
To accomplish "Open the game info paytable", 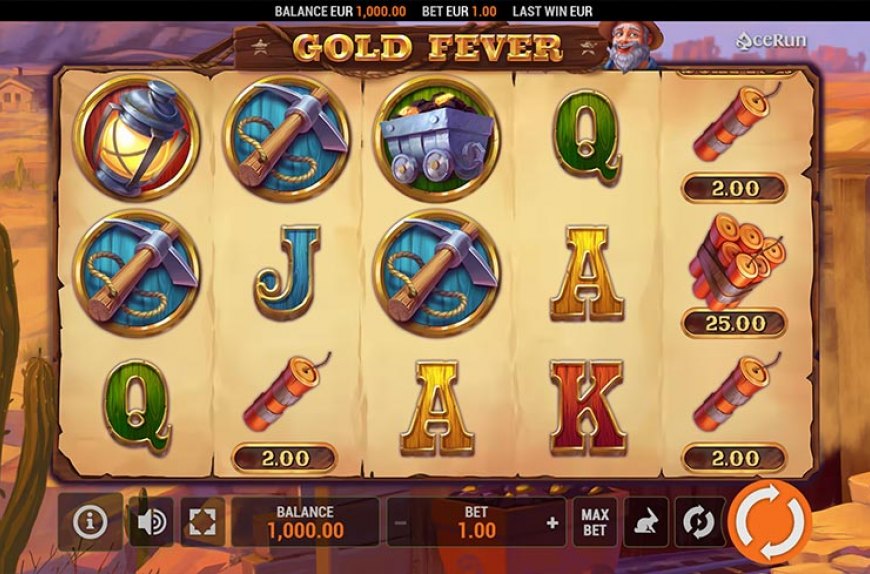I will [x=91, y=521].
